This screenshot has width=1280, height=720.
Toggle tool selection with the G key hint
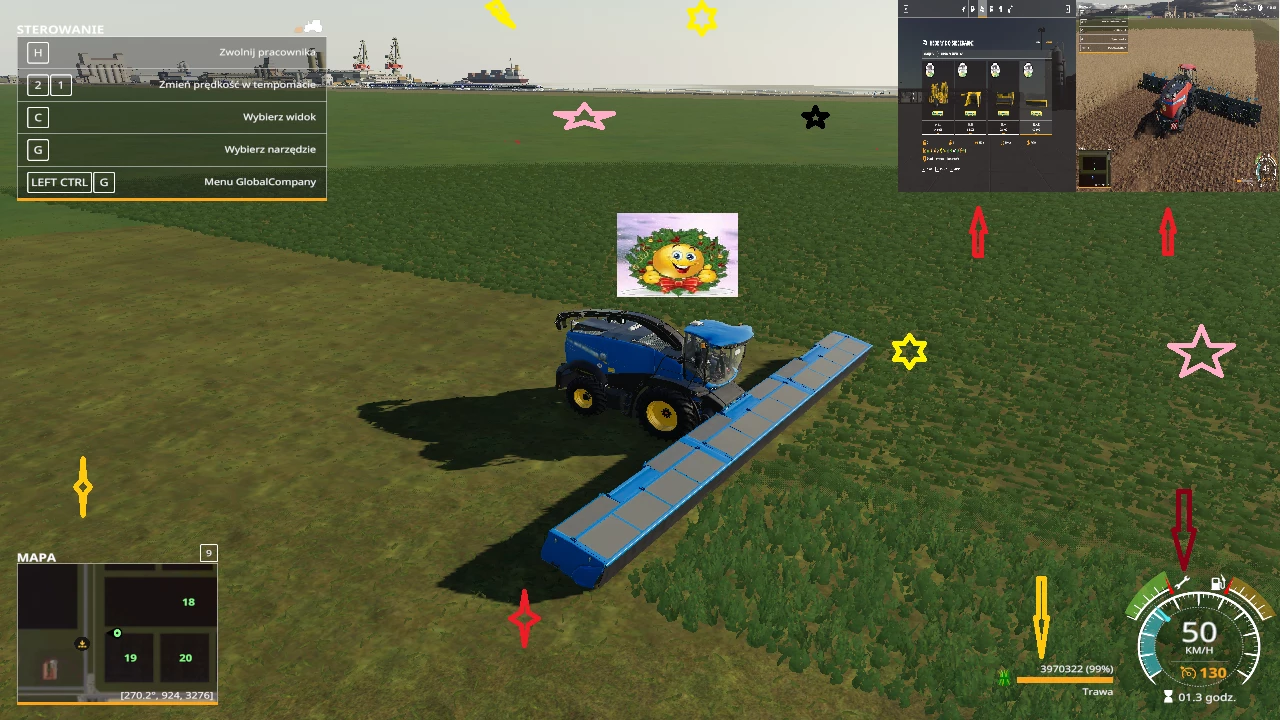click(37, 149)
